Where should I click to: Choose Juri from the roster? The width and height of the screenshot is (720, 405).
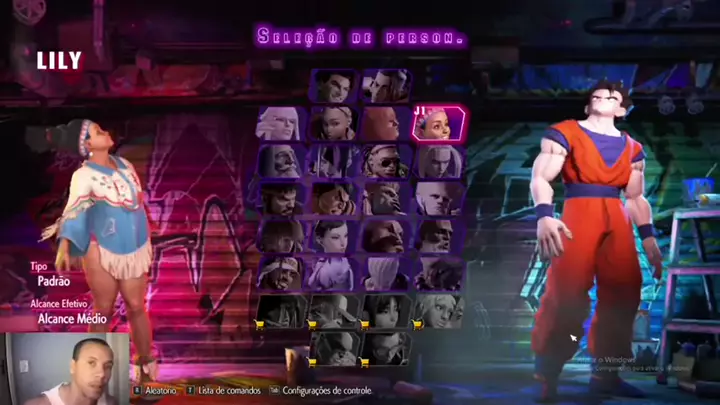pyautogui.click(x=333, y=161)
